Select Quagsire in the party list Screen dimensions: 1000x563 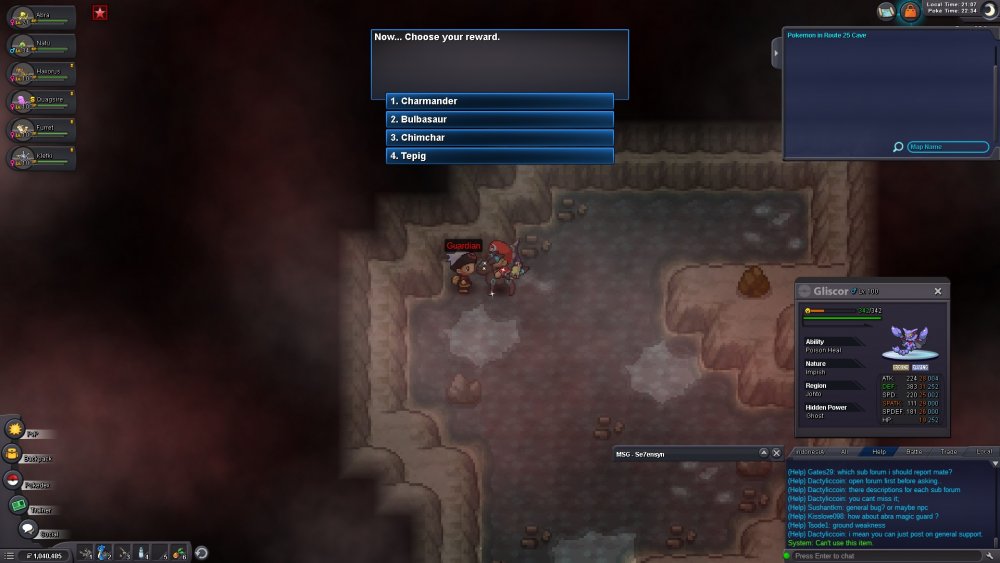coord(41,101)
